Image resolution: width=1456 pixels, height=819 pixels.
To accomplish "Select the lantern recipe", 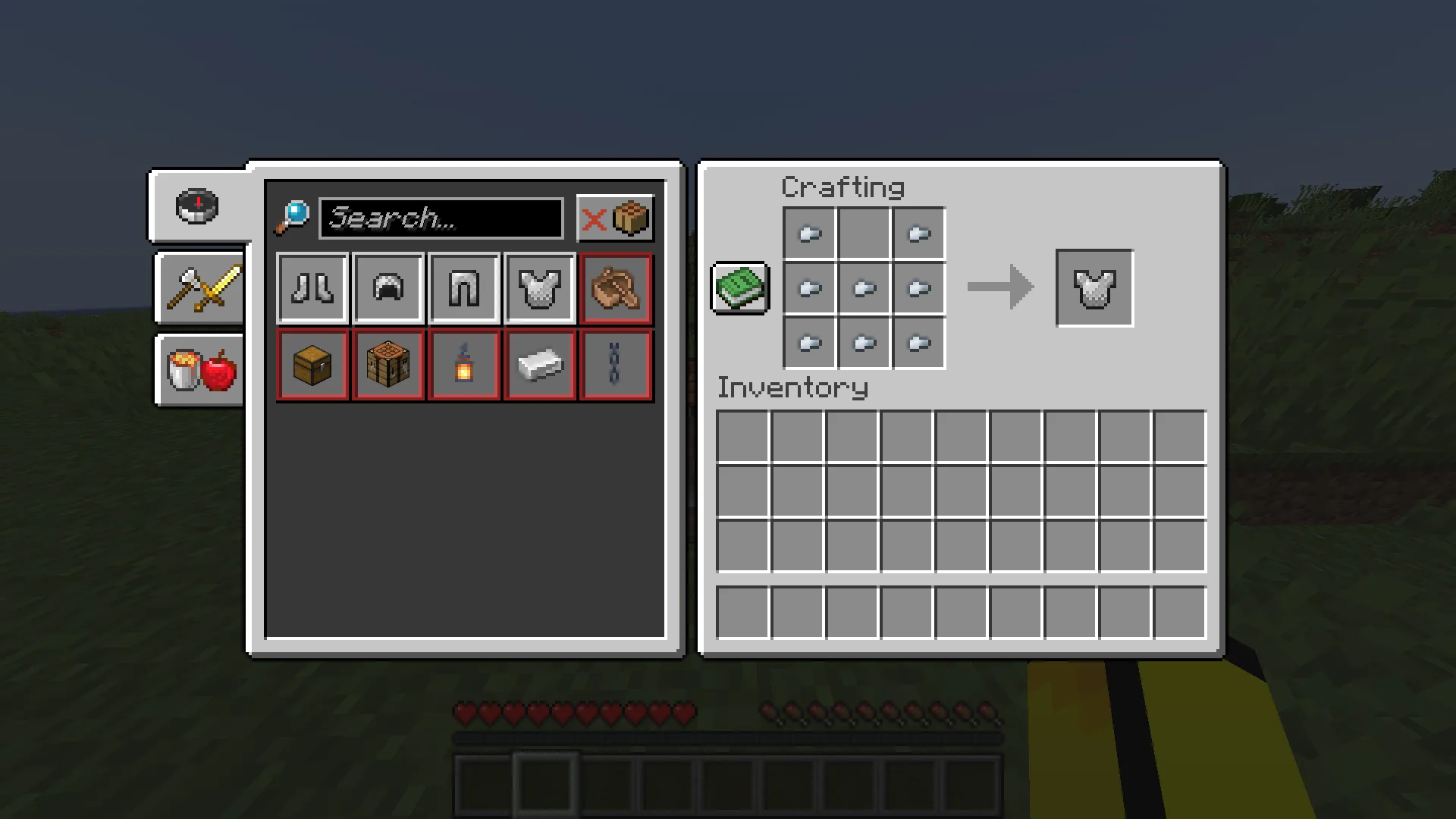I will 464,365.
